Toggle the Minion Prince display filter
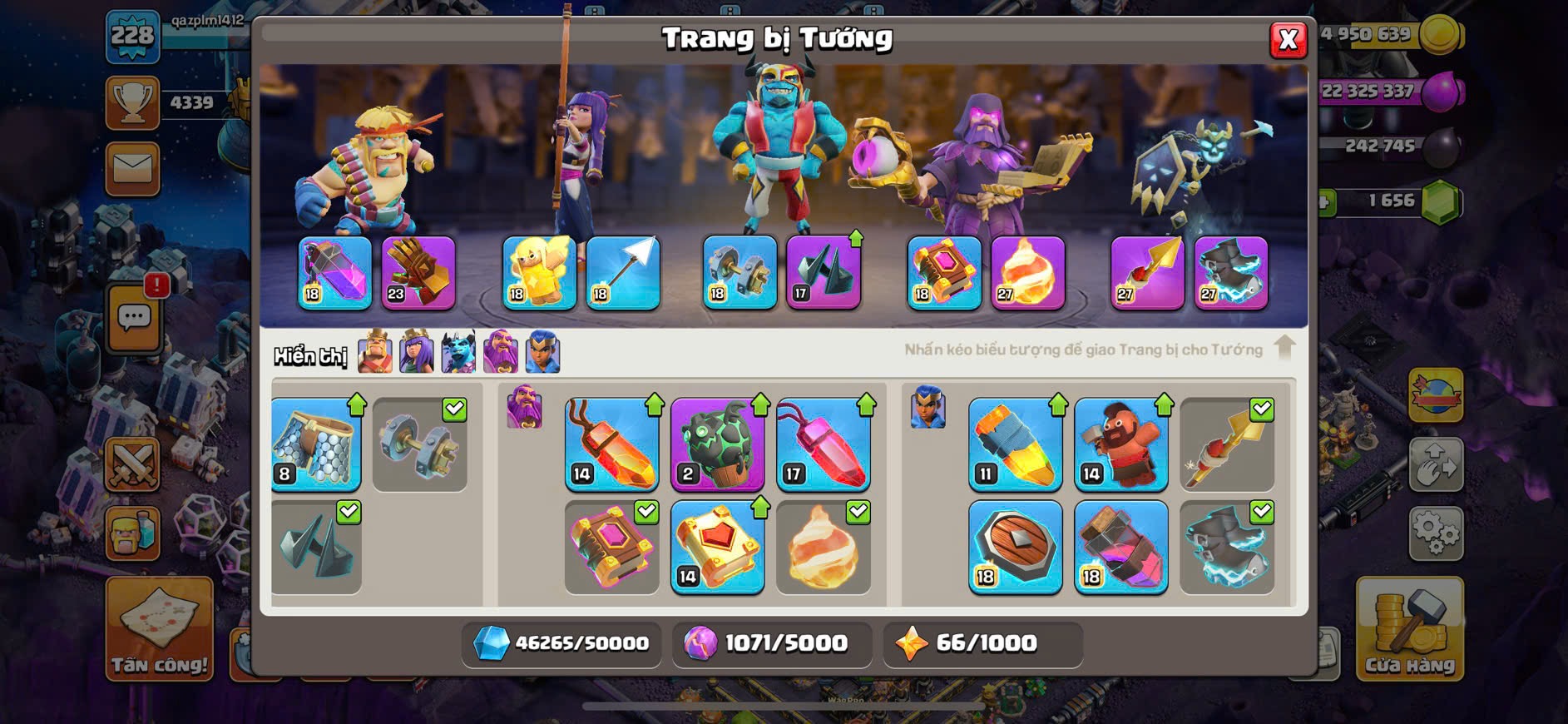1568x724 pixels. [x=458, y=353]
